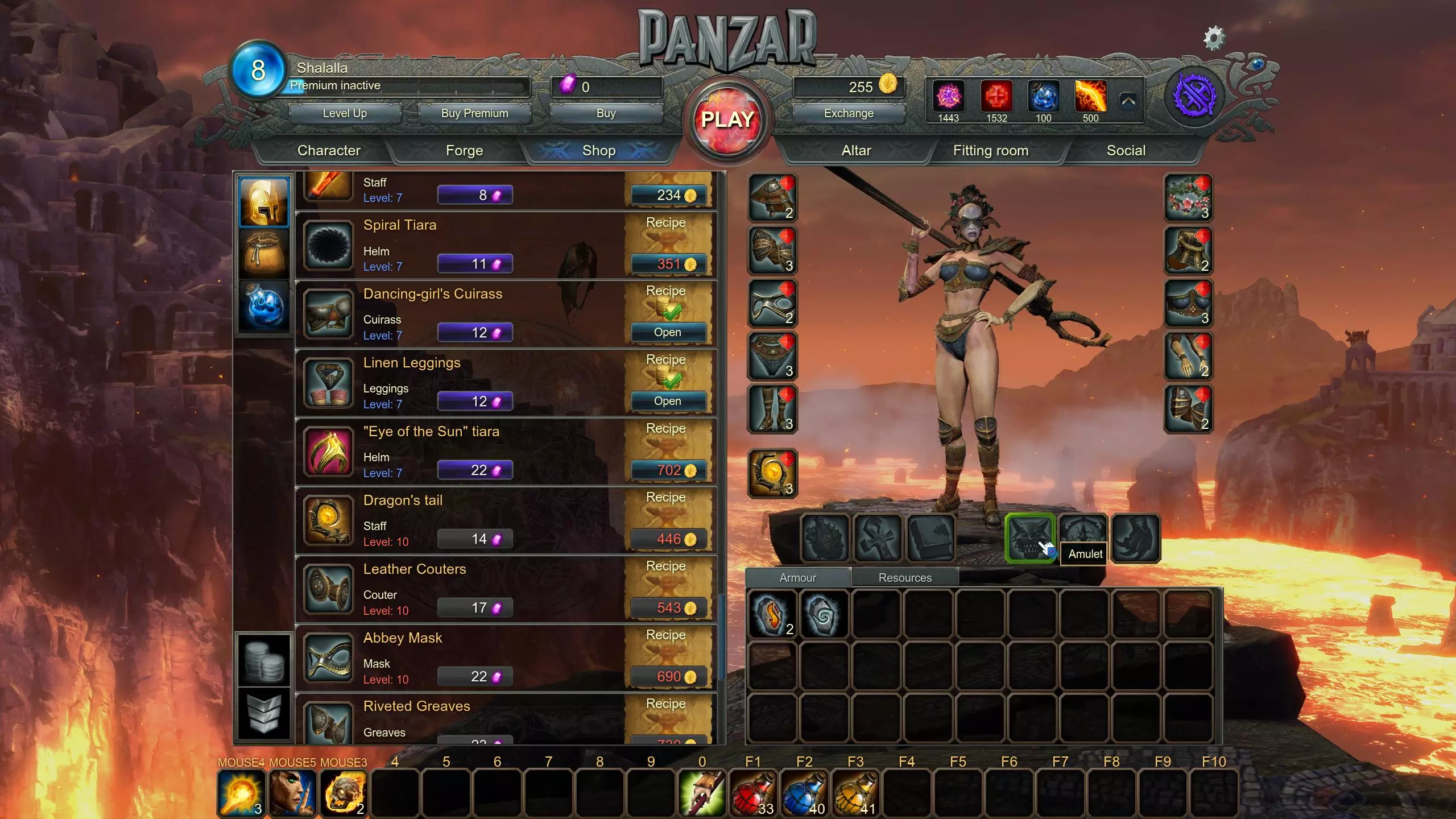
Task: Purchase "Eye of the Sun" tiara for 22 crystals
Action: click(x=475, y=470)
